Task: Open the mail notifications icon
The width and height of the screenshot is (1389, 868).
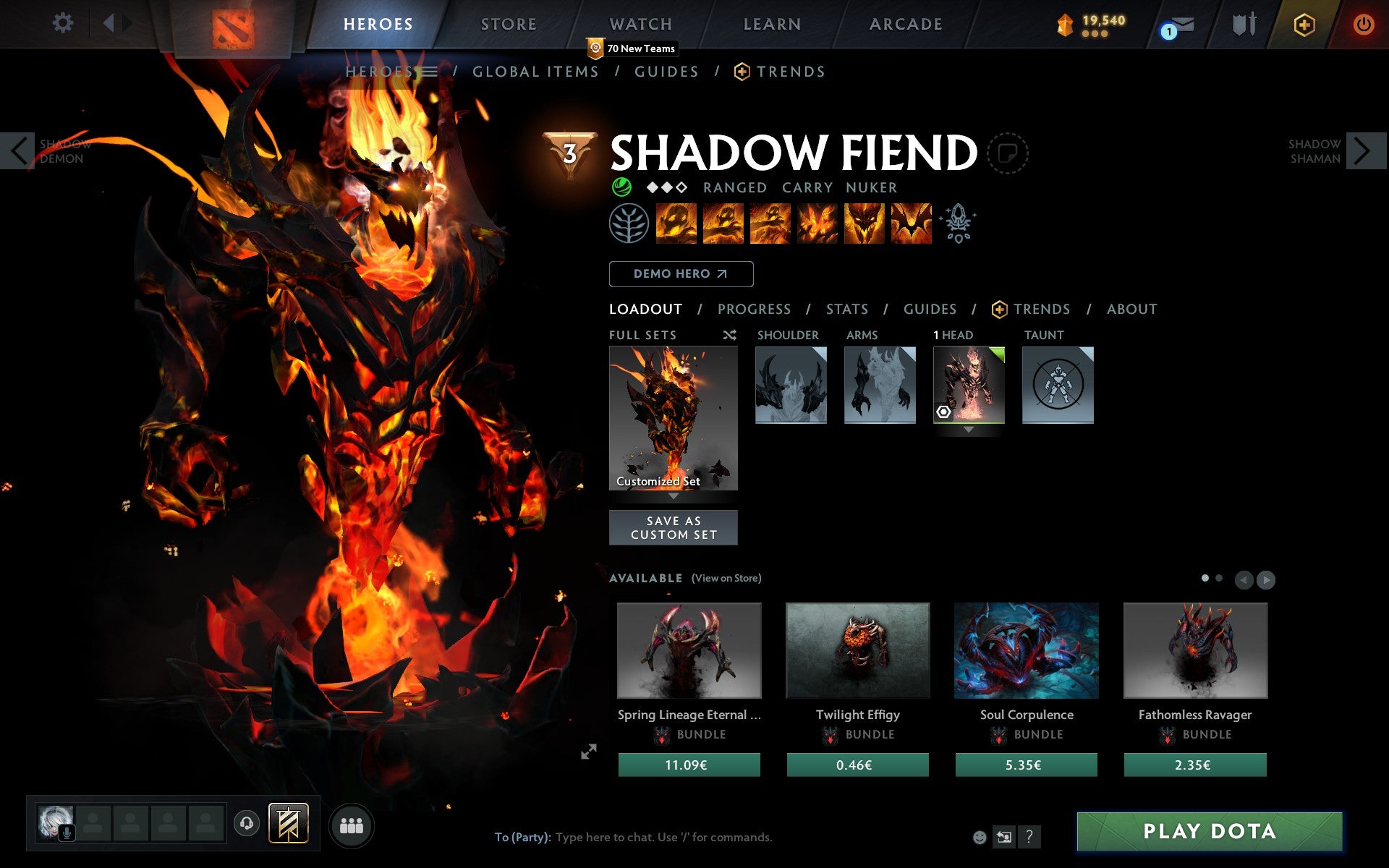Action: (x=1178, y=27)
